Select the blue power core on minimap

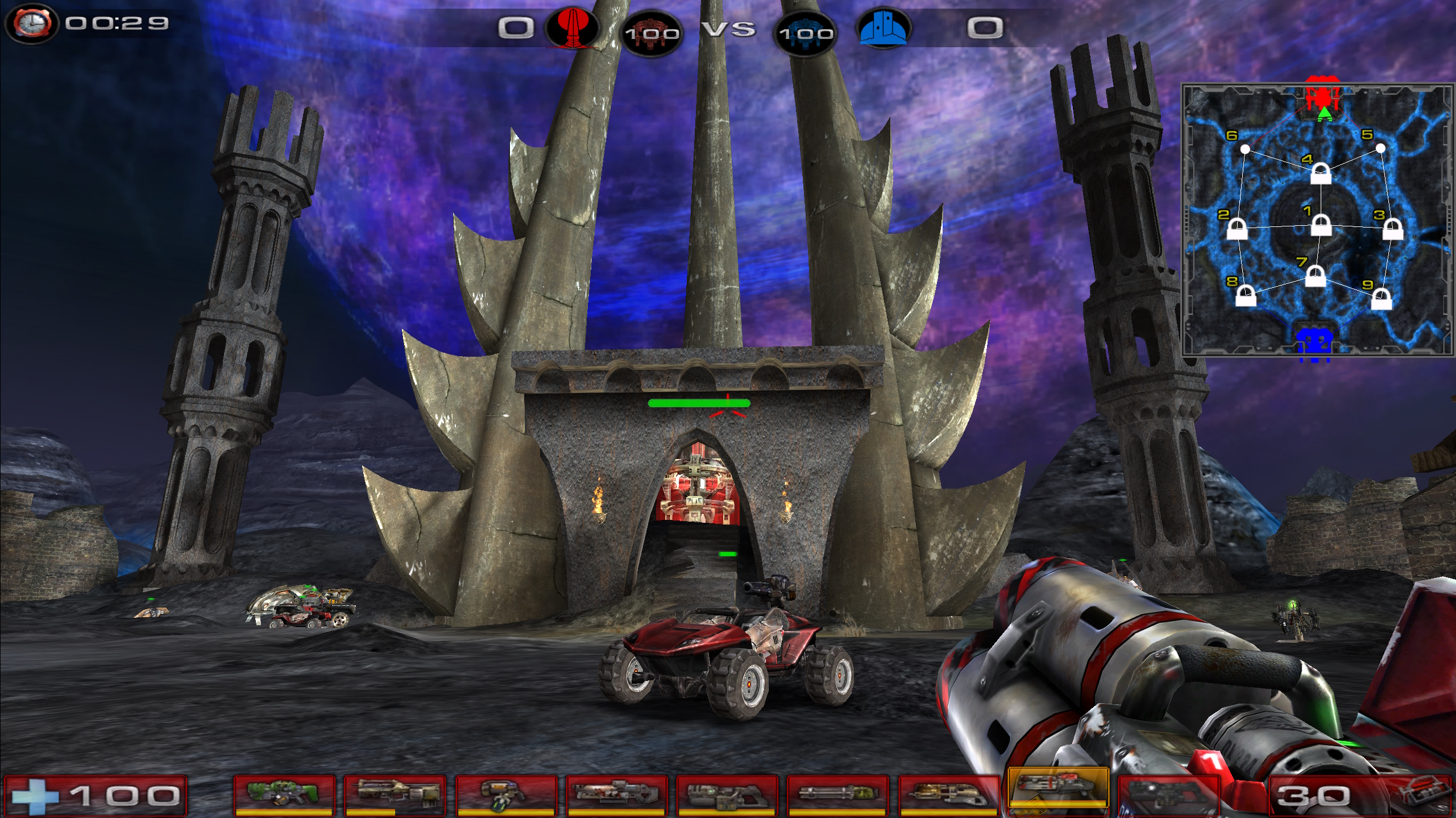coord(1314,344)
